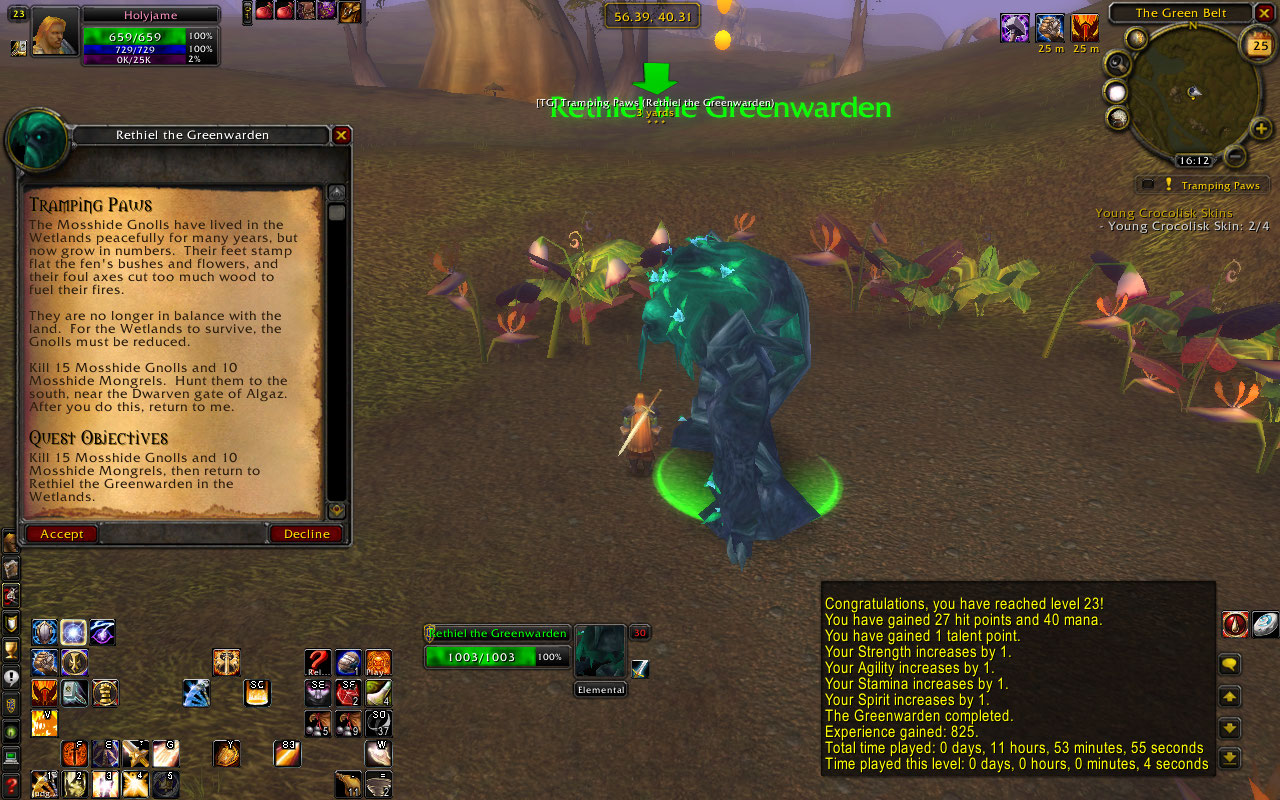Cancel the 25 m buff in the top-right corner
1280x800 pixels.
(x=1050, y=28)
